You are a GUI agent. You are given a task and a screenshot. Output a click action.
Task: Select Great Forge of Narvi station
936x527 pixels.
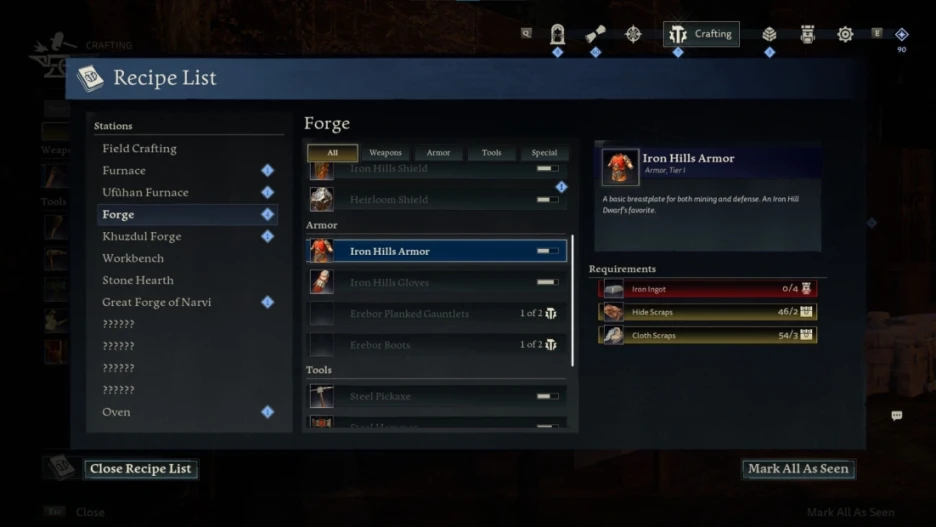coord(156,303)
